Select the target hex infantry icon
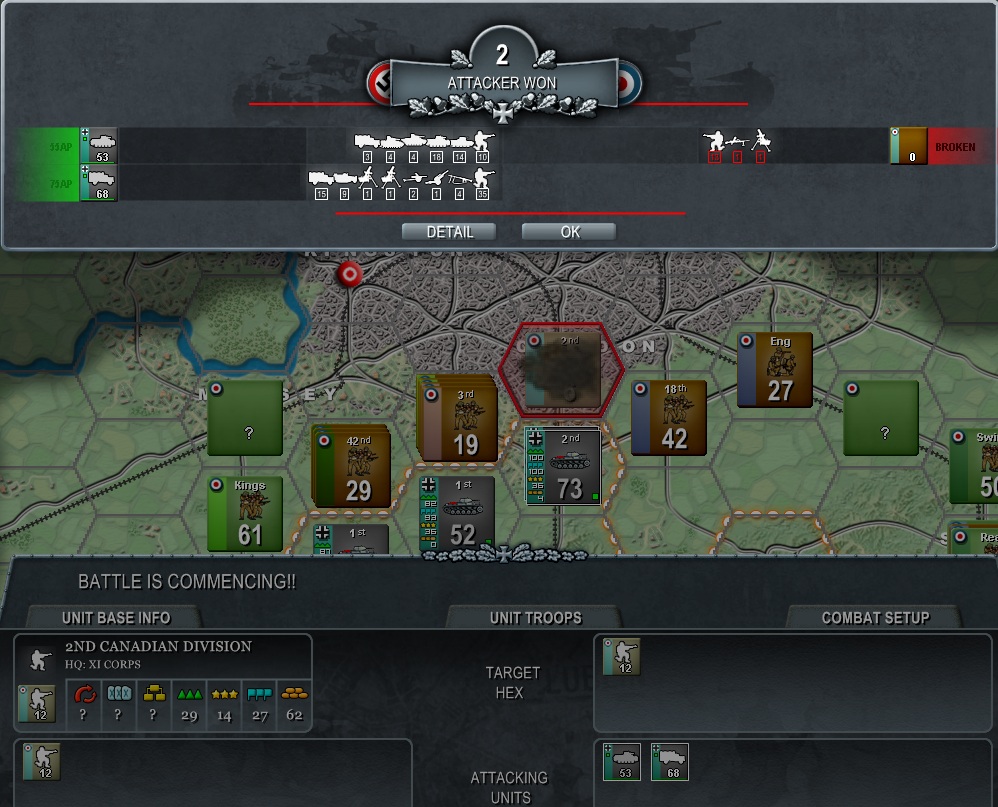 (622, 657)
